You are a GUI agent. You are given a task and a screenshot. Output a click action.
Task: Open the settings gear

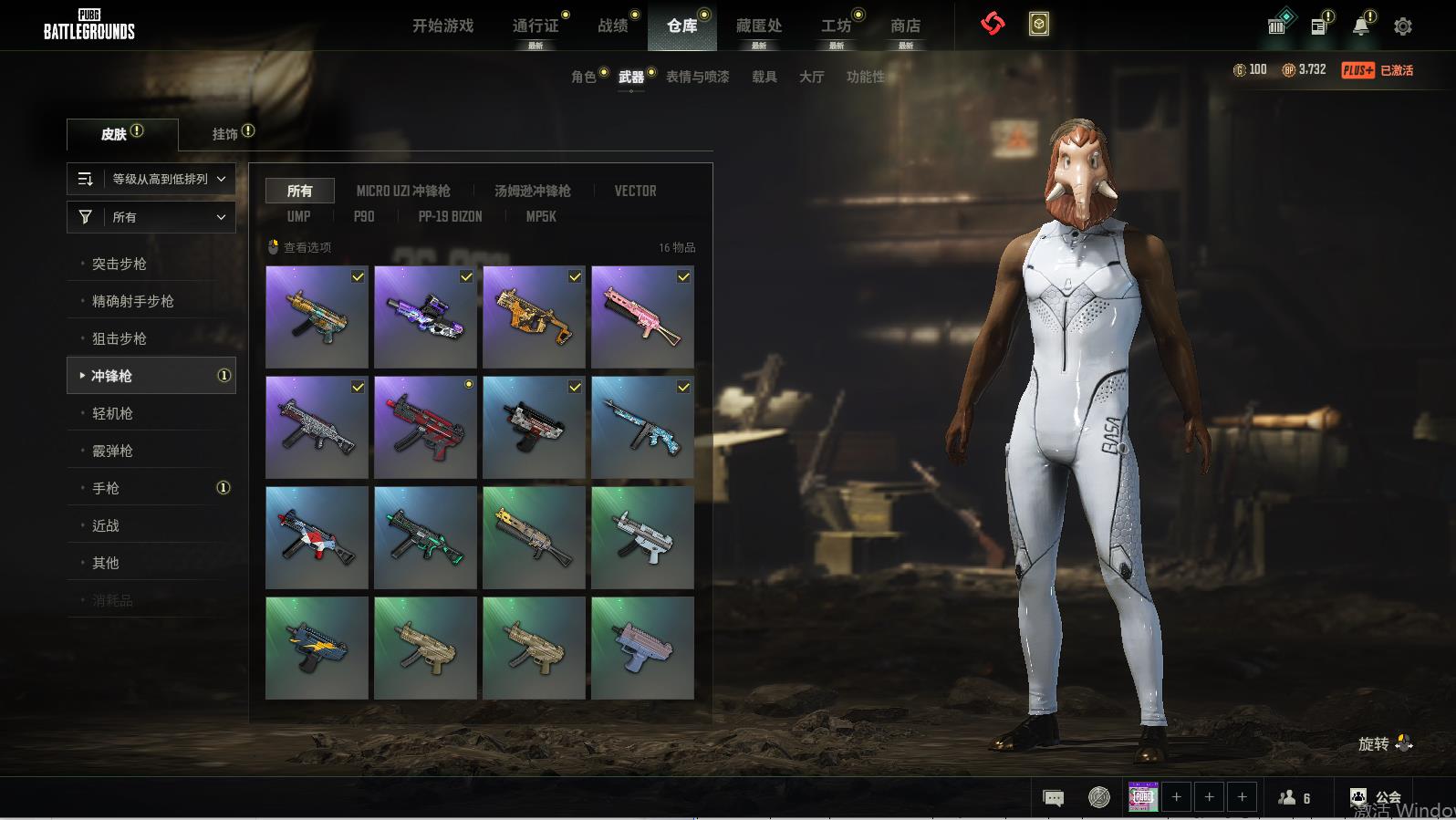point(1403,26)
